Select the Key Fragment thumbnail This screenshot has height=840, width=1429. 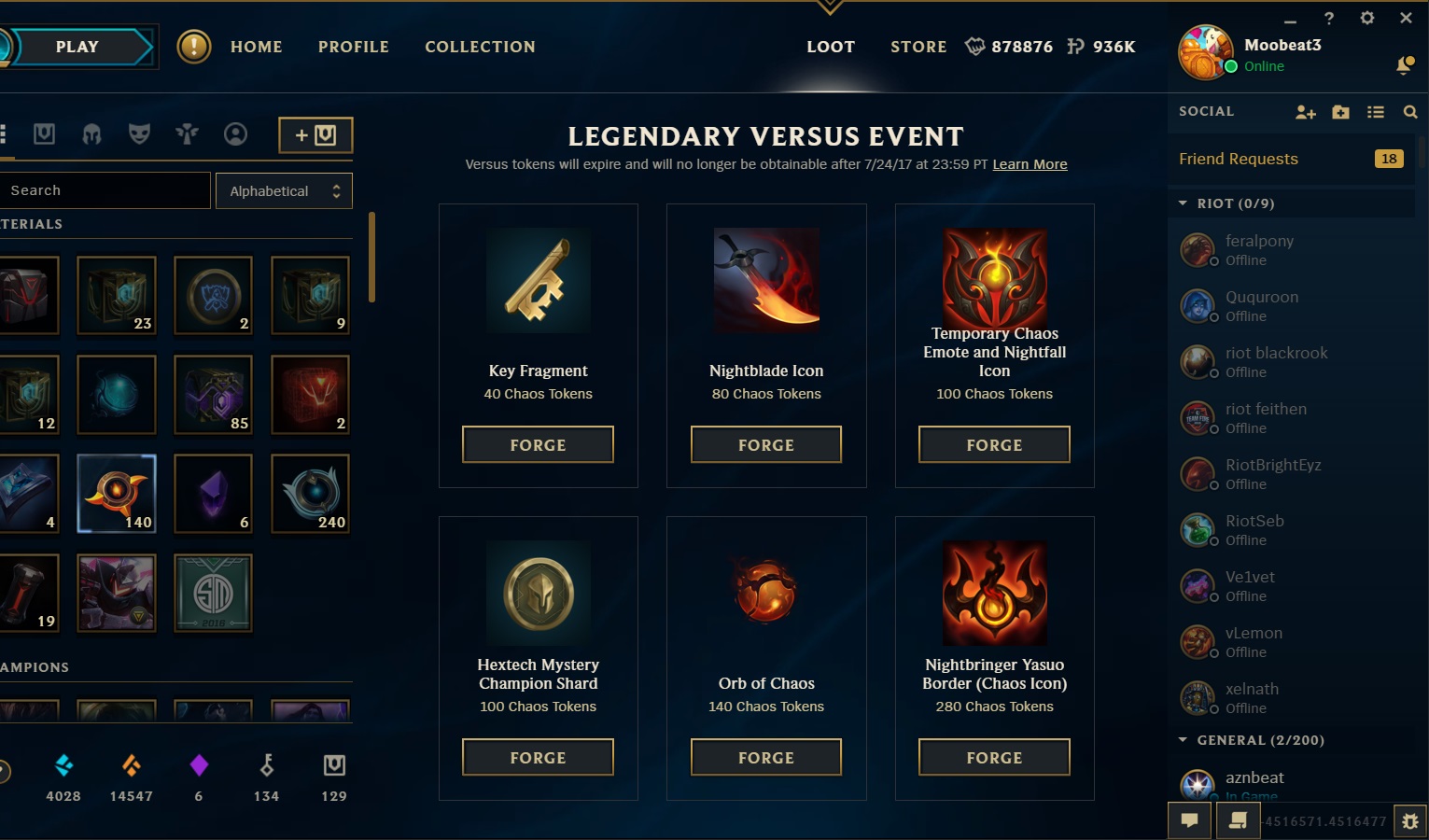pyautogui.click(x=538, y=280)
